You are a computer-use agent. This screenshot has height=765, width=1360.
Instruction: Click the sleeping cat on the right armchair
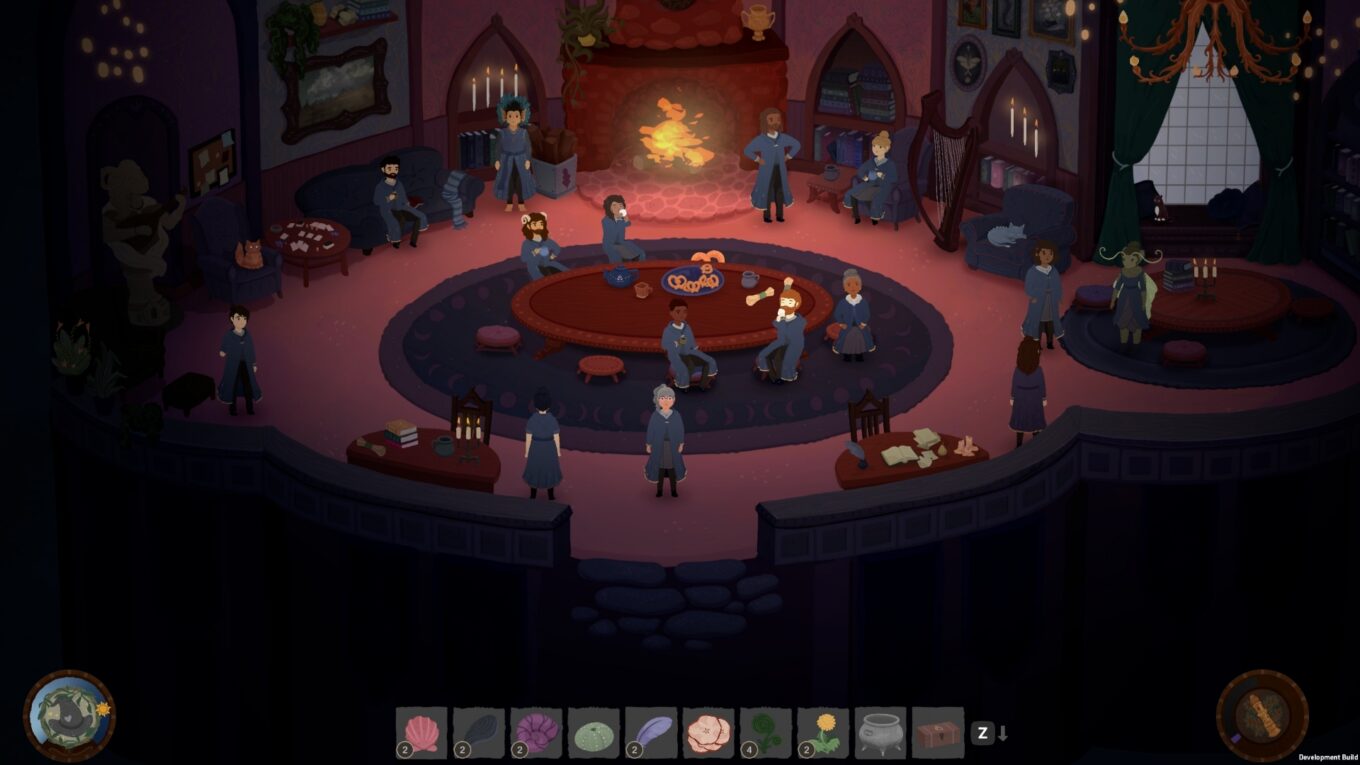(x=1004, y=232)
